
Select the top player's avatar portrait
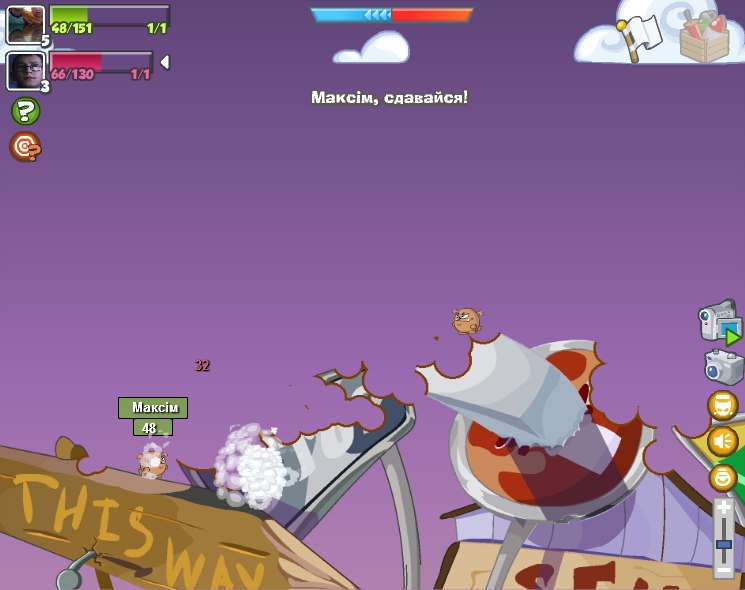coord(25,24)
